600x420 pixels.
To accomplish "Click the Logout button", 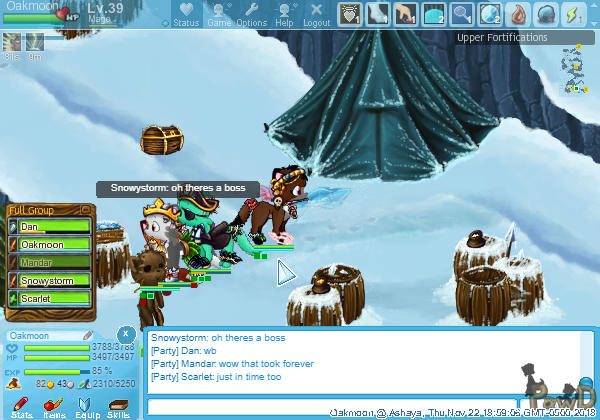I will pyautogui.click(x=316, y=14).
